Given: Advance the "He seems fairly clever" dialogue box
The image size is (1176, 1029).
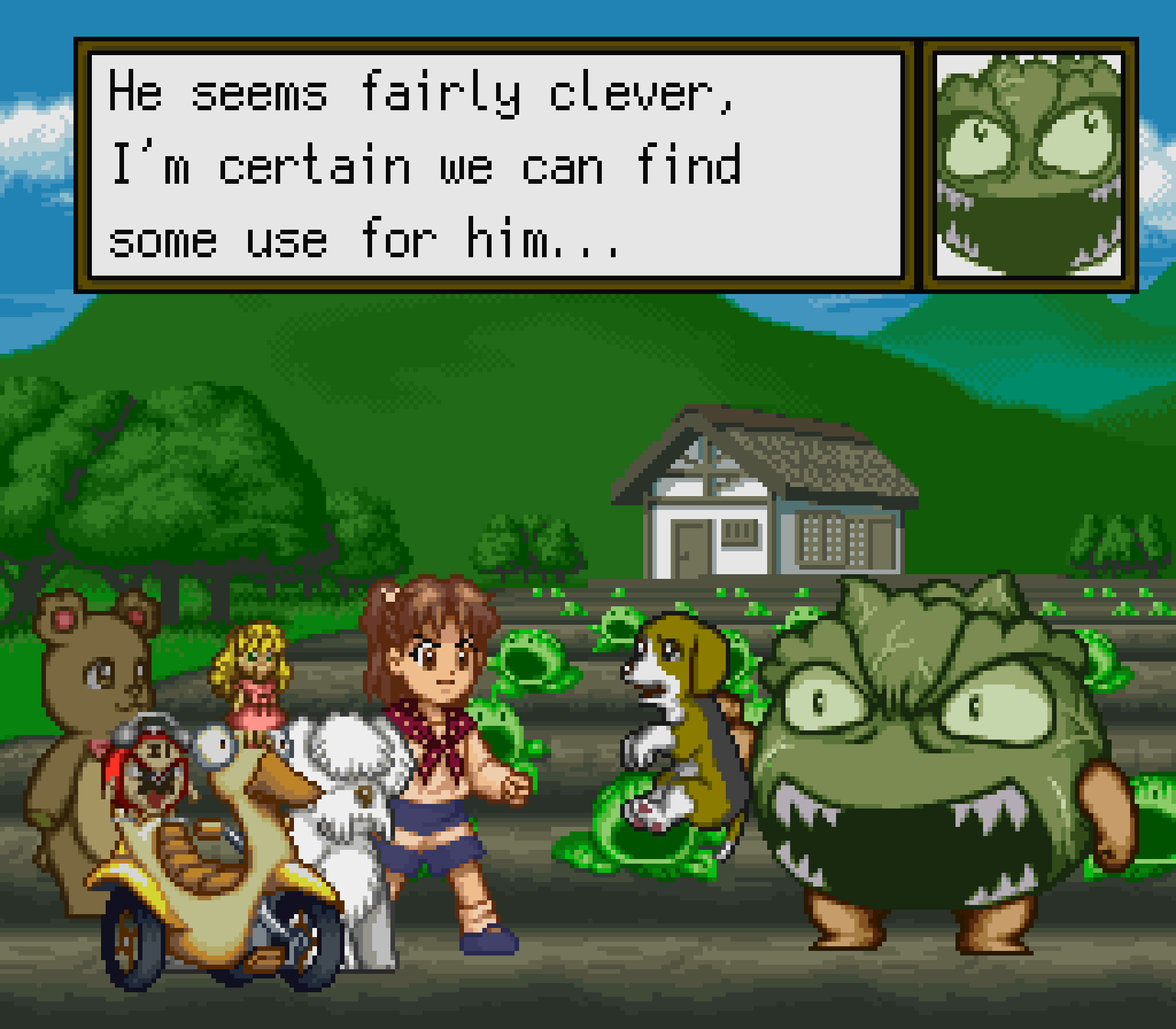Looking at the screenshot, I should point(496,165).
